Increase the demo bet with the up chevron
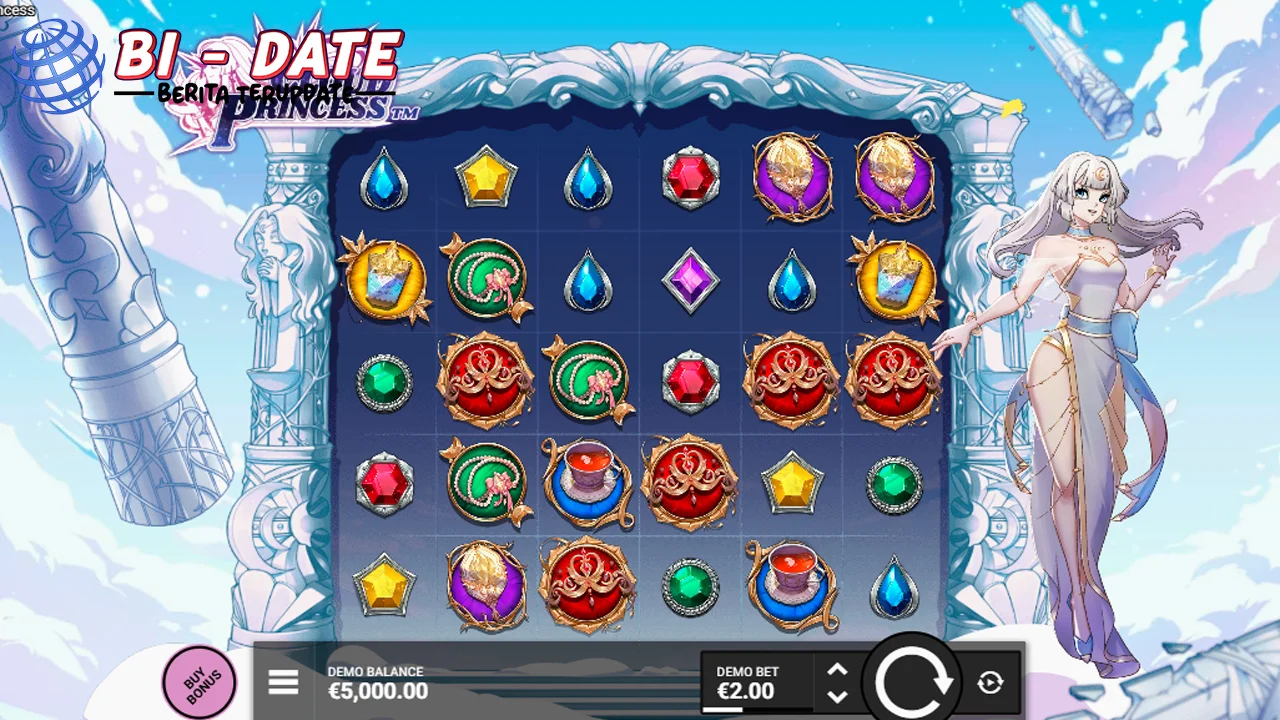Viewport: 1280px width, 720px height. point(838,671)
